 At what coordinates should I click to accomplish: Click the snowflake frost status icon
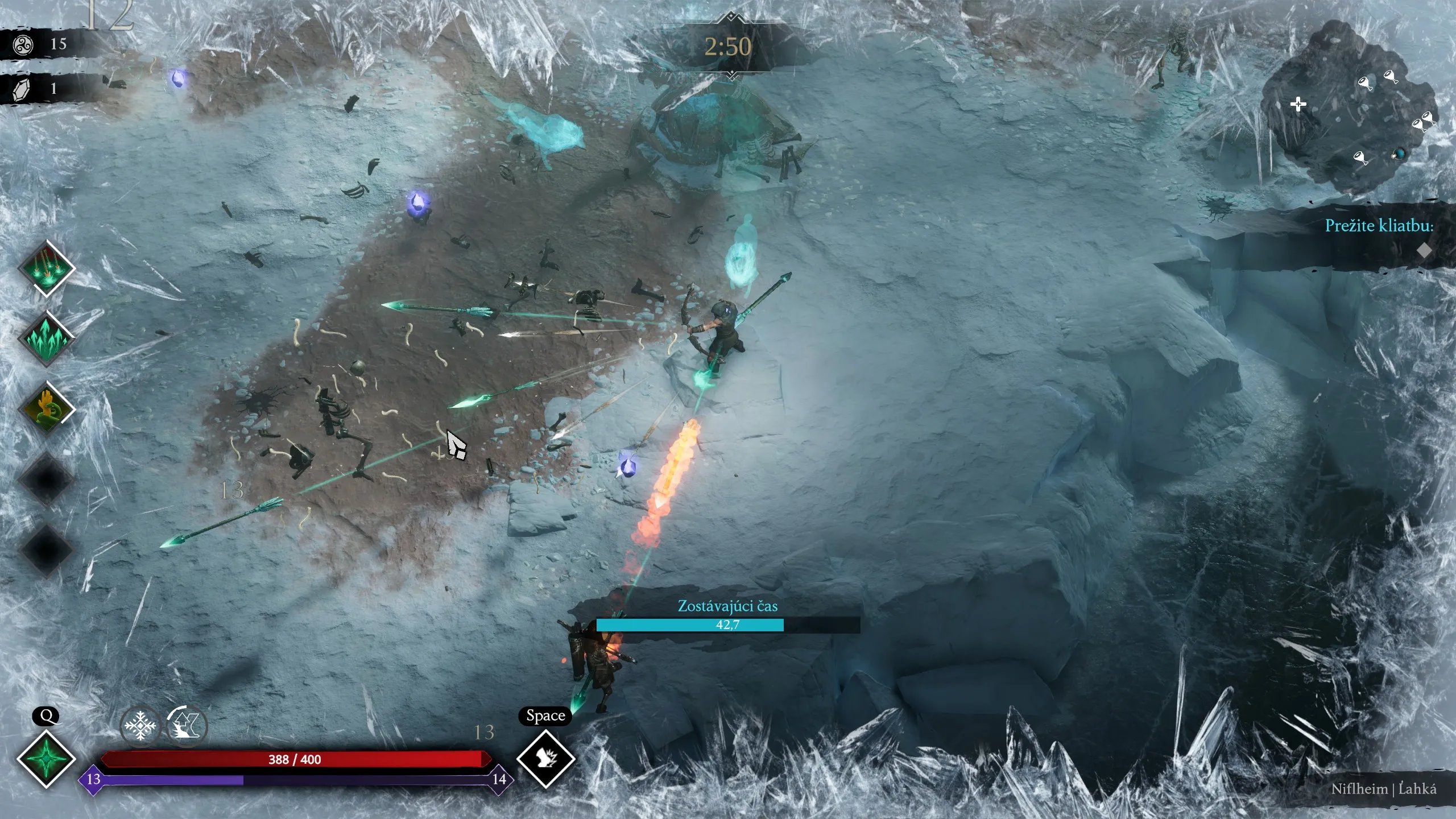[x=140, y=726]
